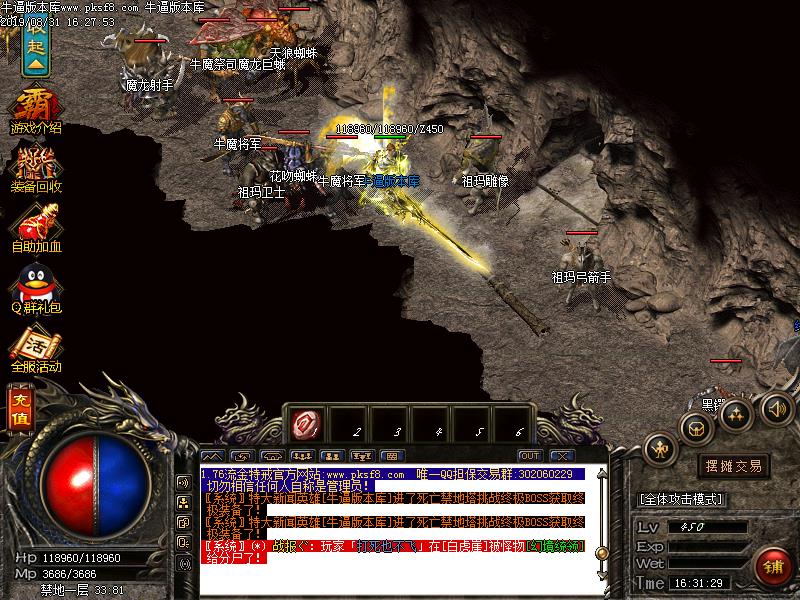Viewport: 800px width, 600px height.
Task: Click the 自助加血 self-heal icon
Action: (x=36, y=228)
